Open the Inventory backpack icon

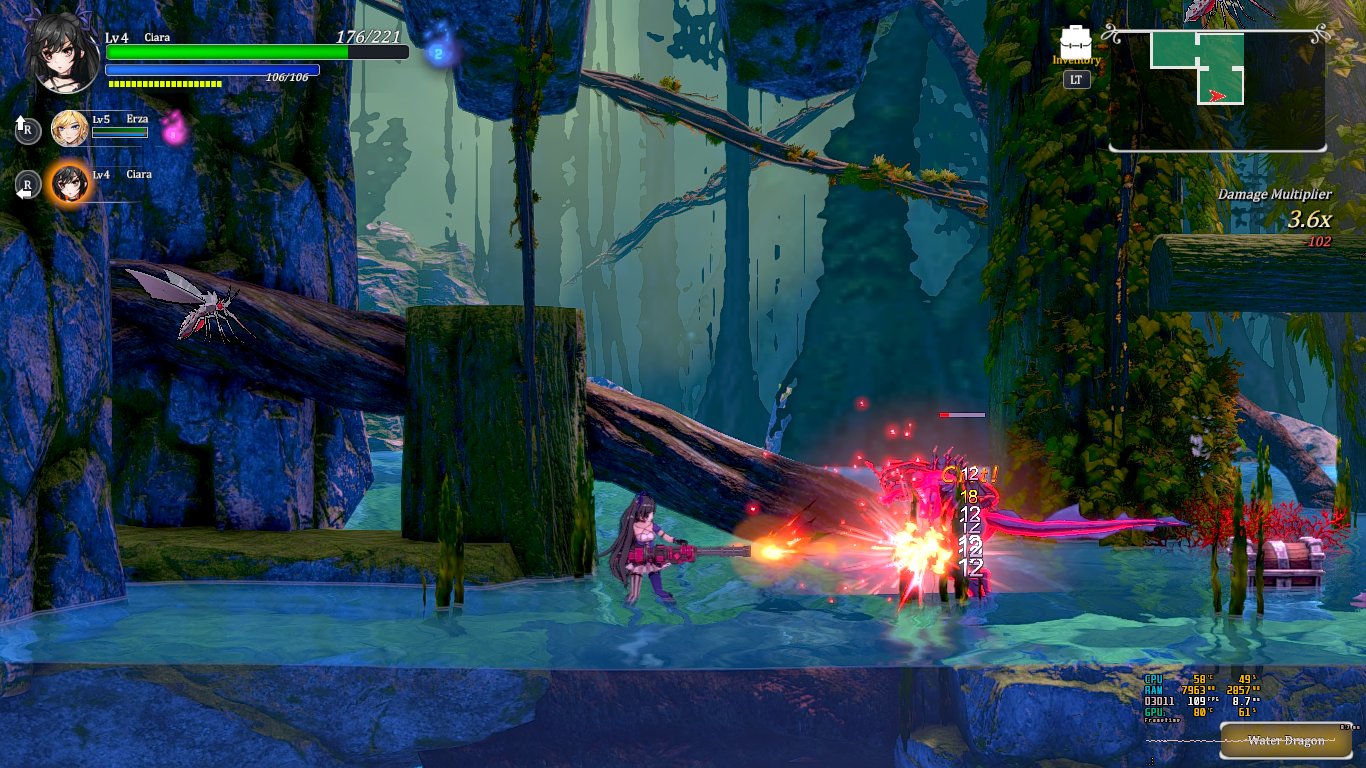pyautogui.click(x=1076, y=41)
